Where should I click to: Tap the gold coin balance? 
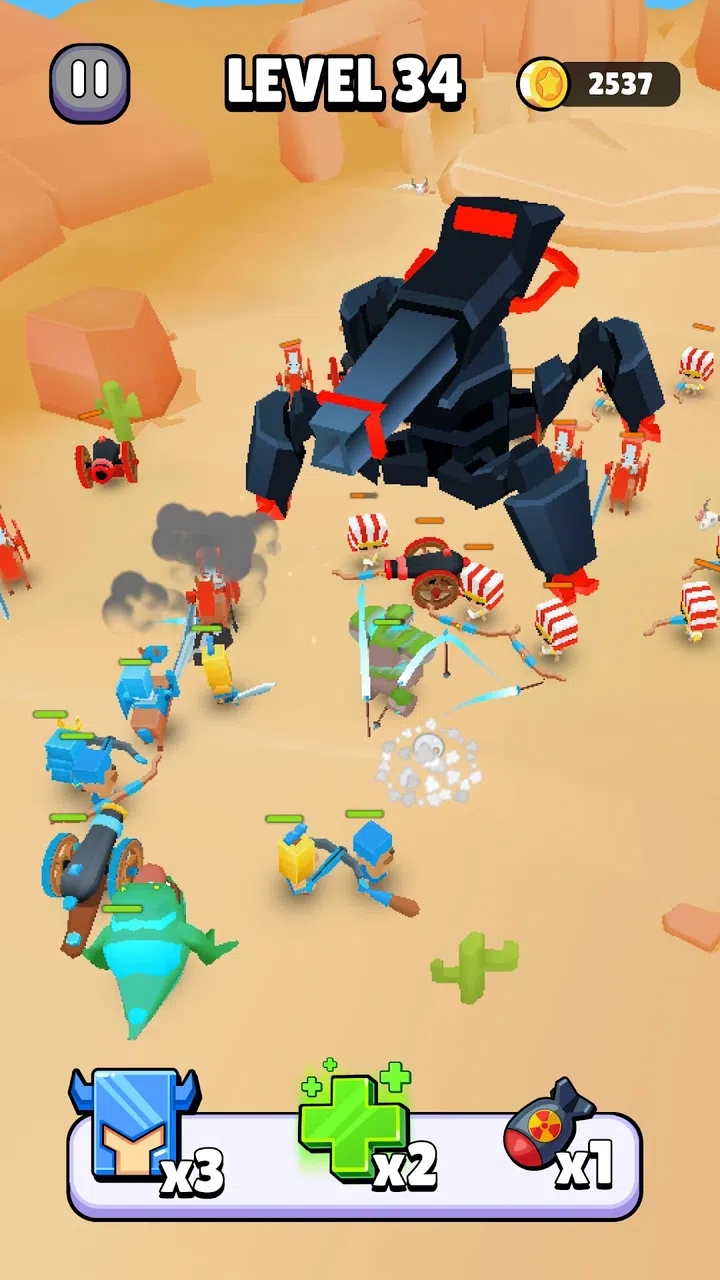[x=599, y=85]
